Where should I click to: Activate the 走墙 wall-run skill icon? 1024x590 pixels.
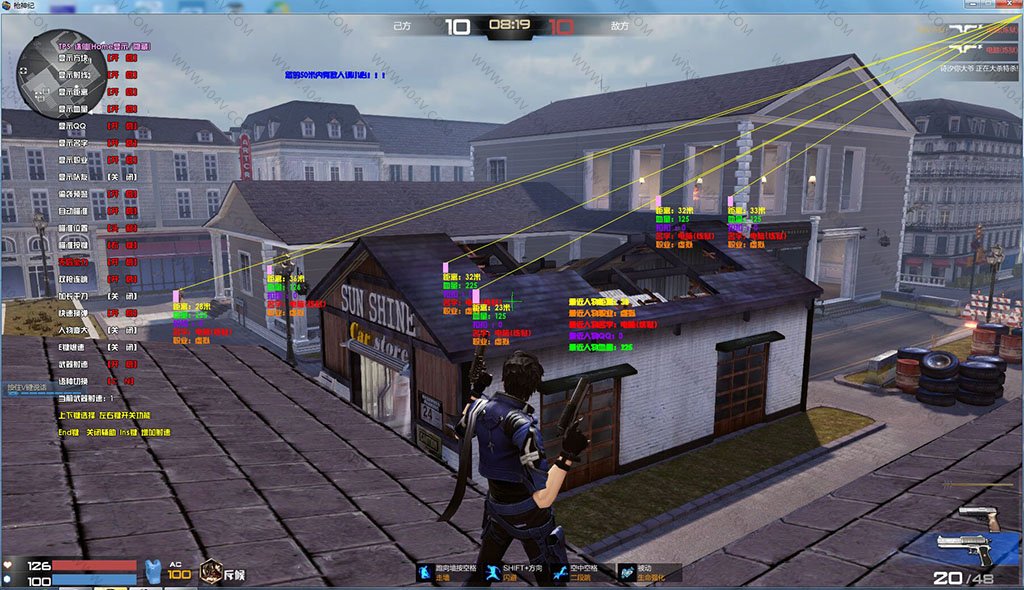(x=426, y=571)
